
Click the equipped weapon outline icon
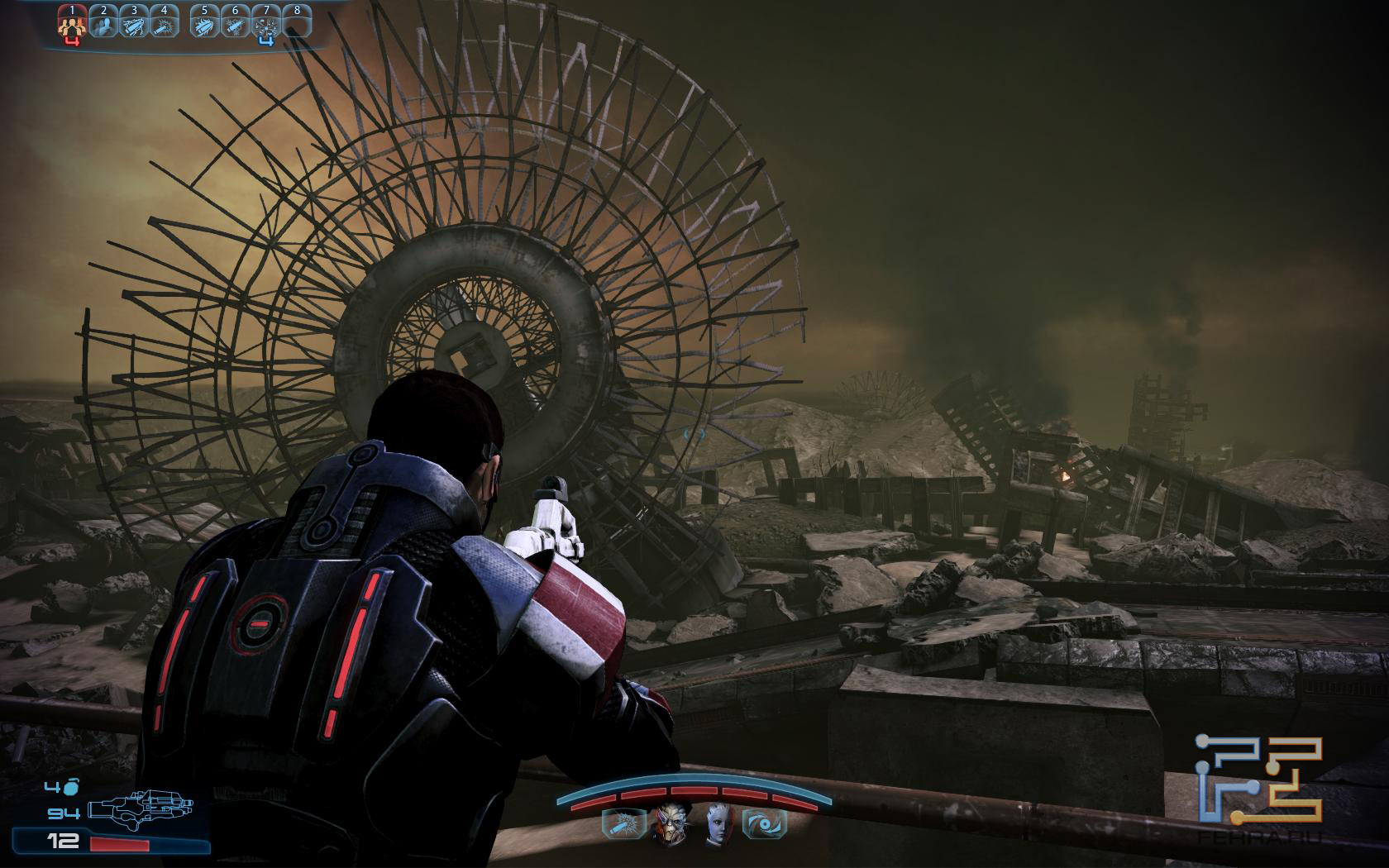[x=144, y=811]
